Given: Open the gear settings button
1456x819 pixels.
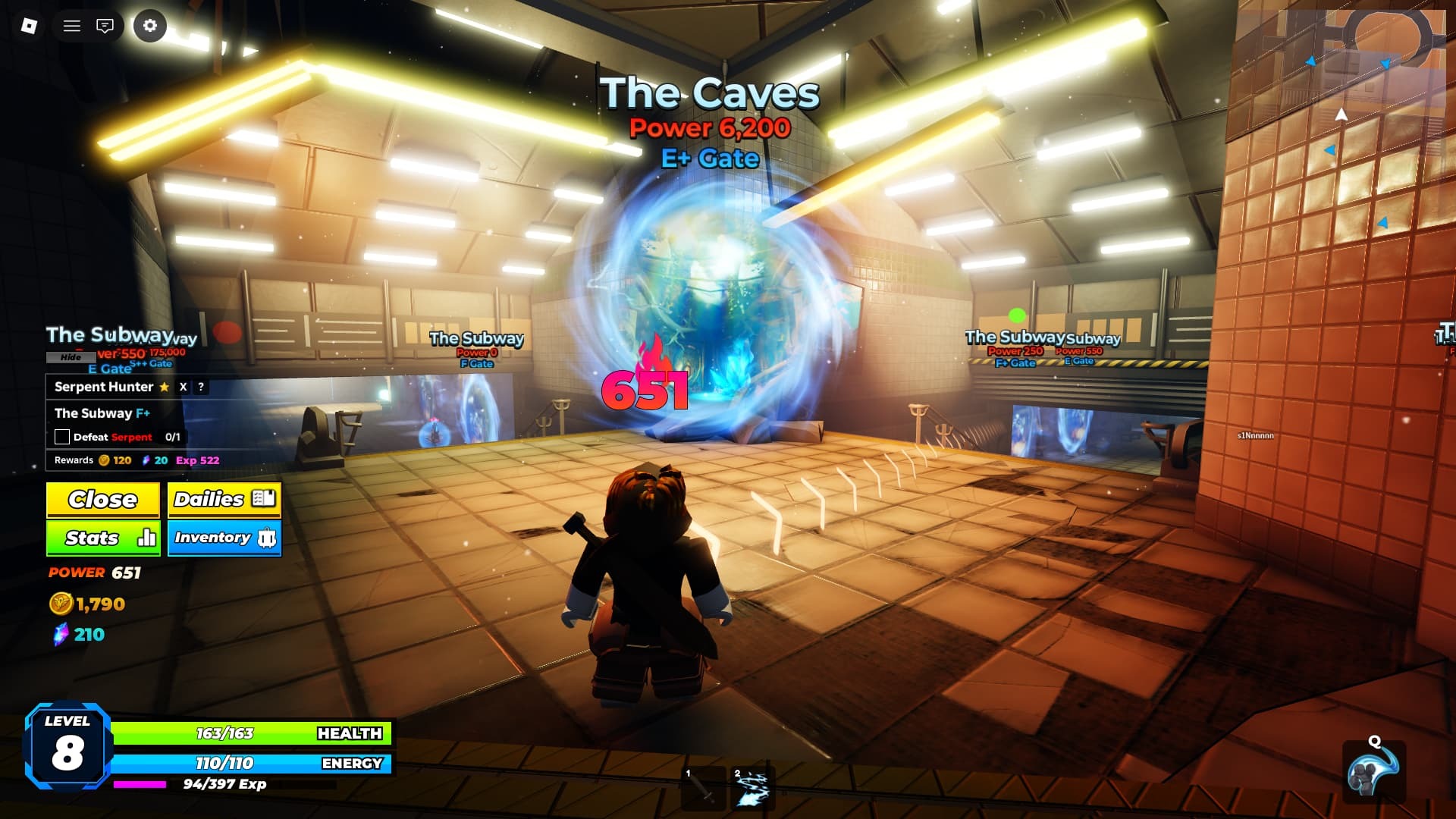Looking at the screenshot, I should 150,26.
